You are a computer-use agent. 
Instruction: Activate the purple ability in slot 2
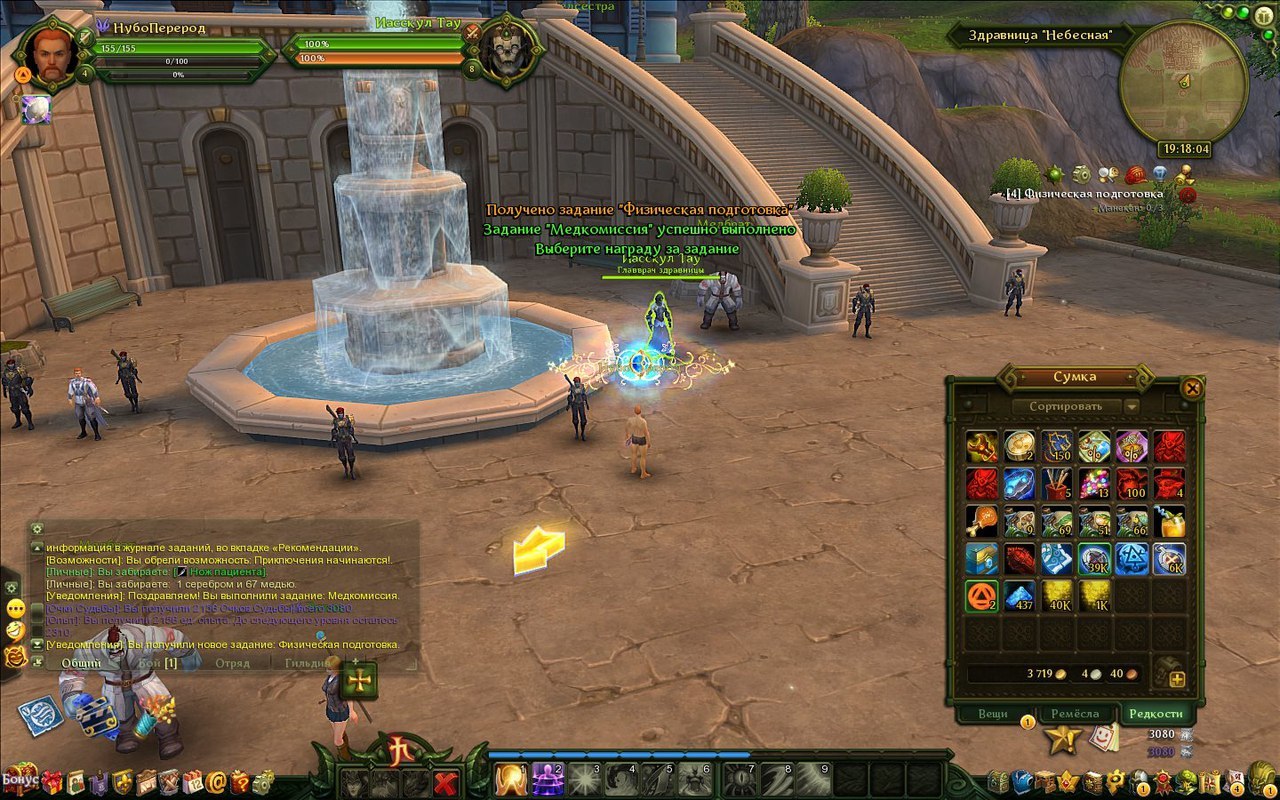tap(549, 779)
